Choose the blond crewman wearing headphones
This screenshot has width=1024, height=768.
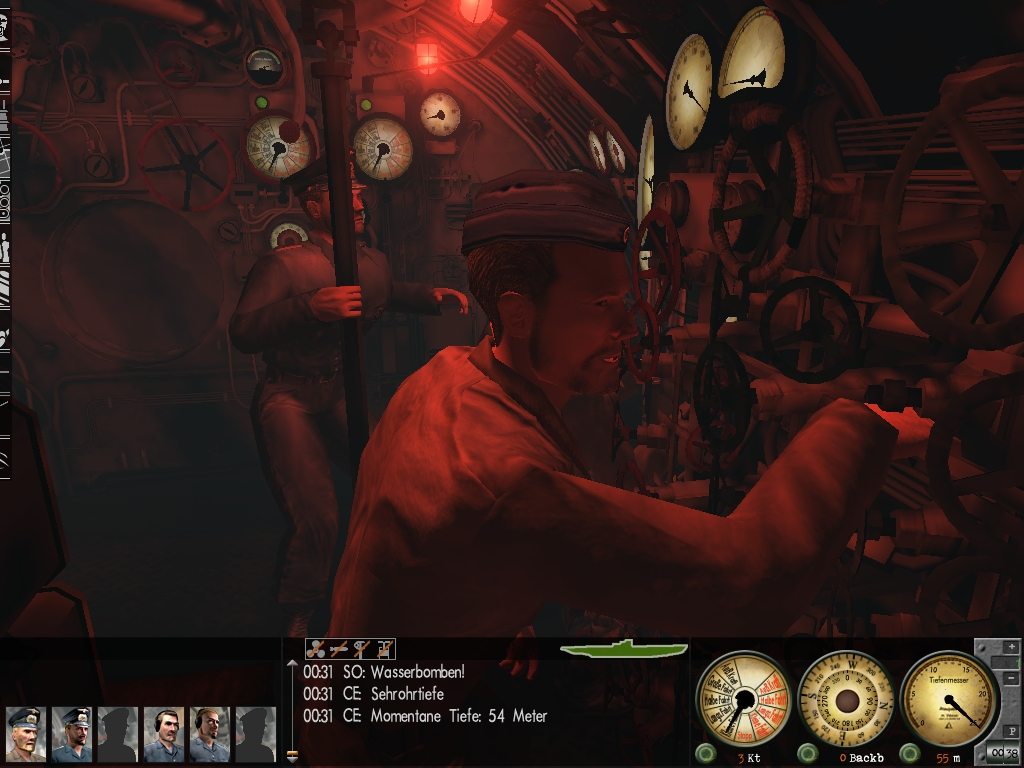[209, 734]
